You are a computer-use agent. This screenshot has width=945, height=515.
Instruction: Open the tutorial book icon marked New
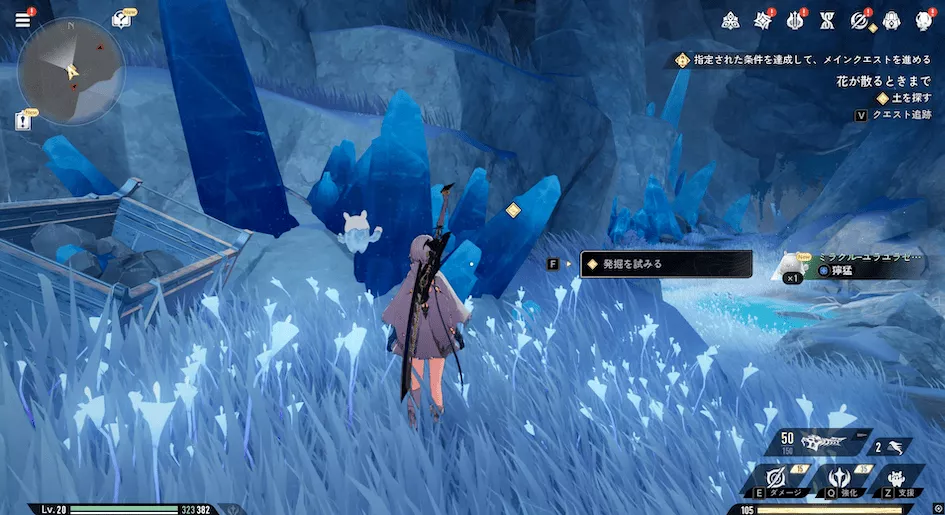click(x=122, y=19)
